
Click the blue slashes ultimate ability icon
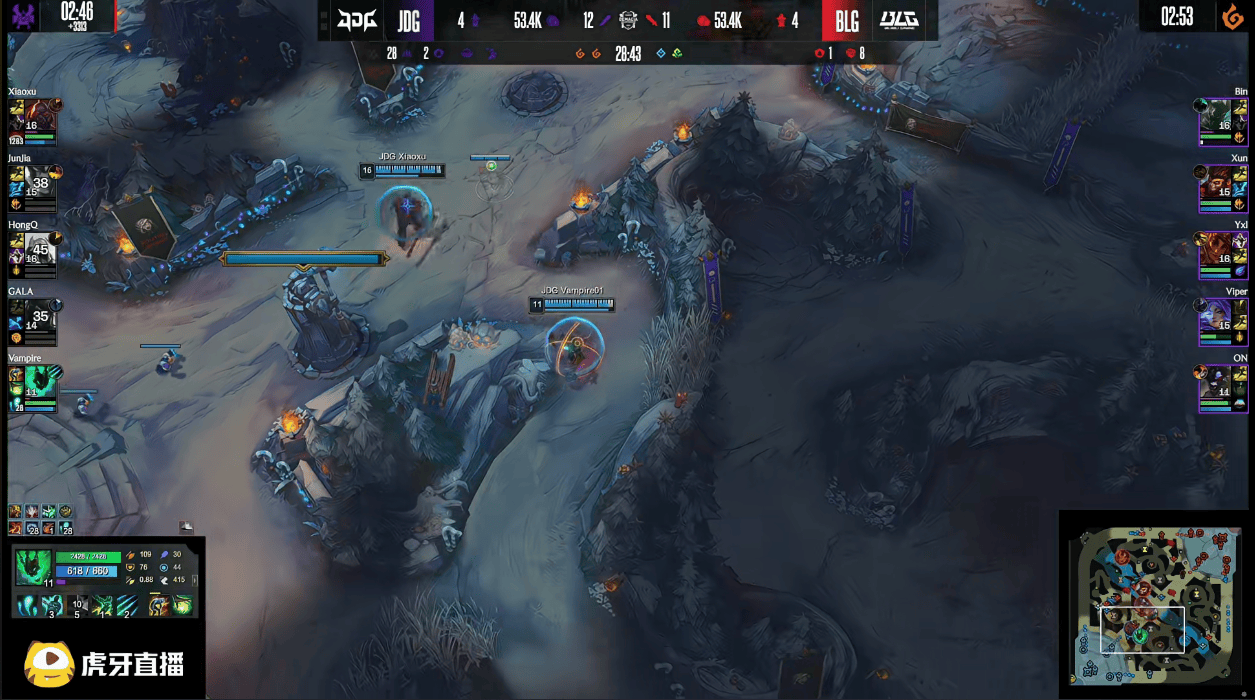coord(126,604)
